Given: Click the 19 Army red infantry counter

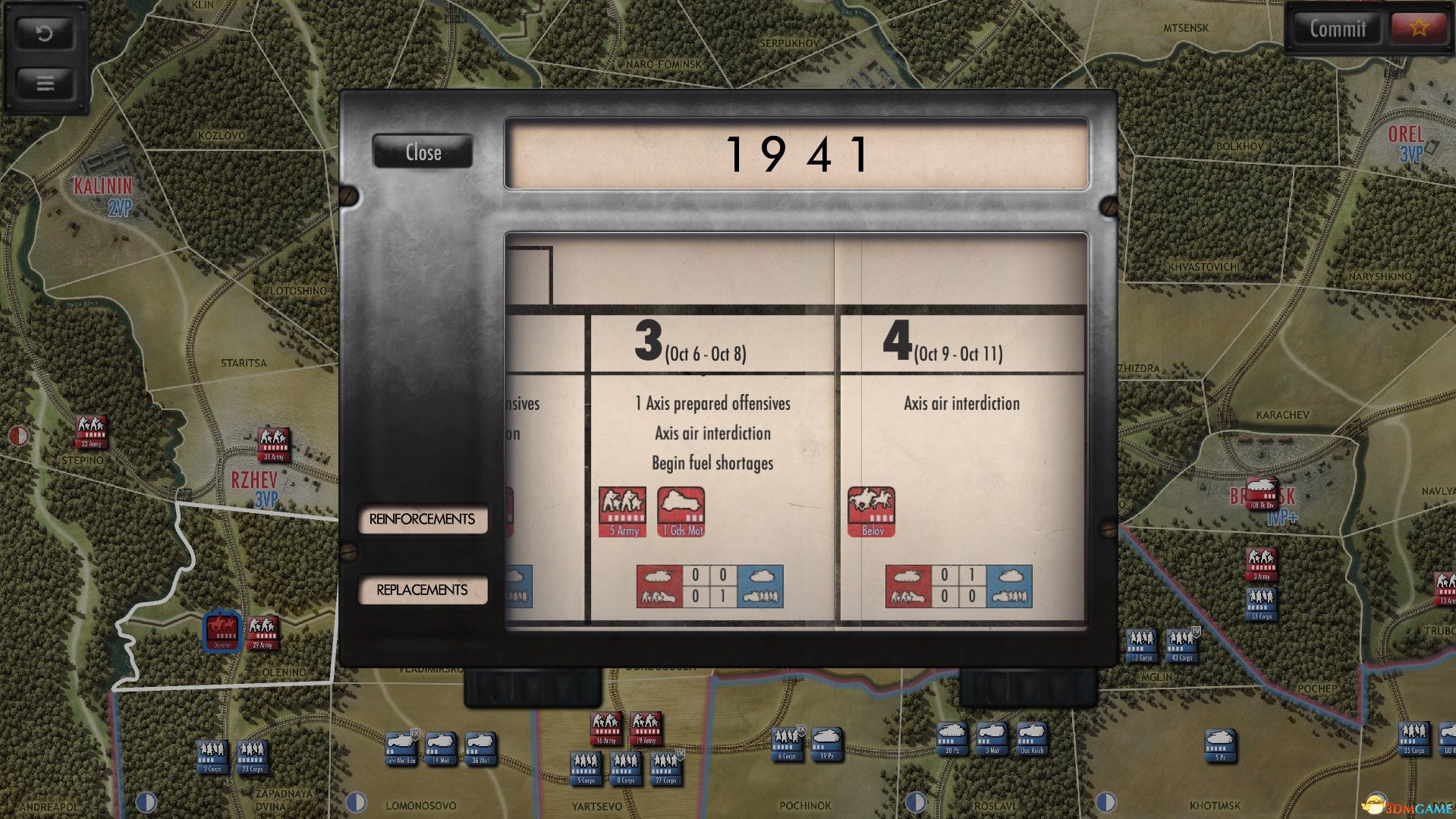Looking at the screenshot, I should [646, 726].
